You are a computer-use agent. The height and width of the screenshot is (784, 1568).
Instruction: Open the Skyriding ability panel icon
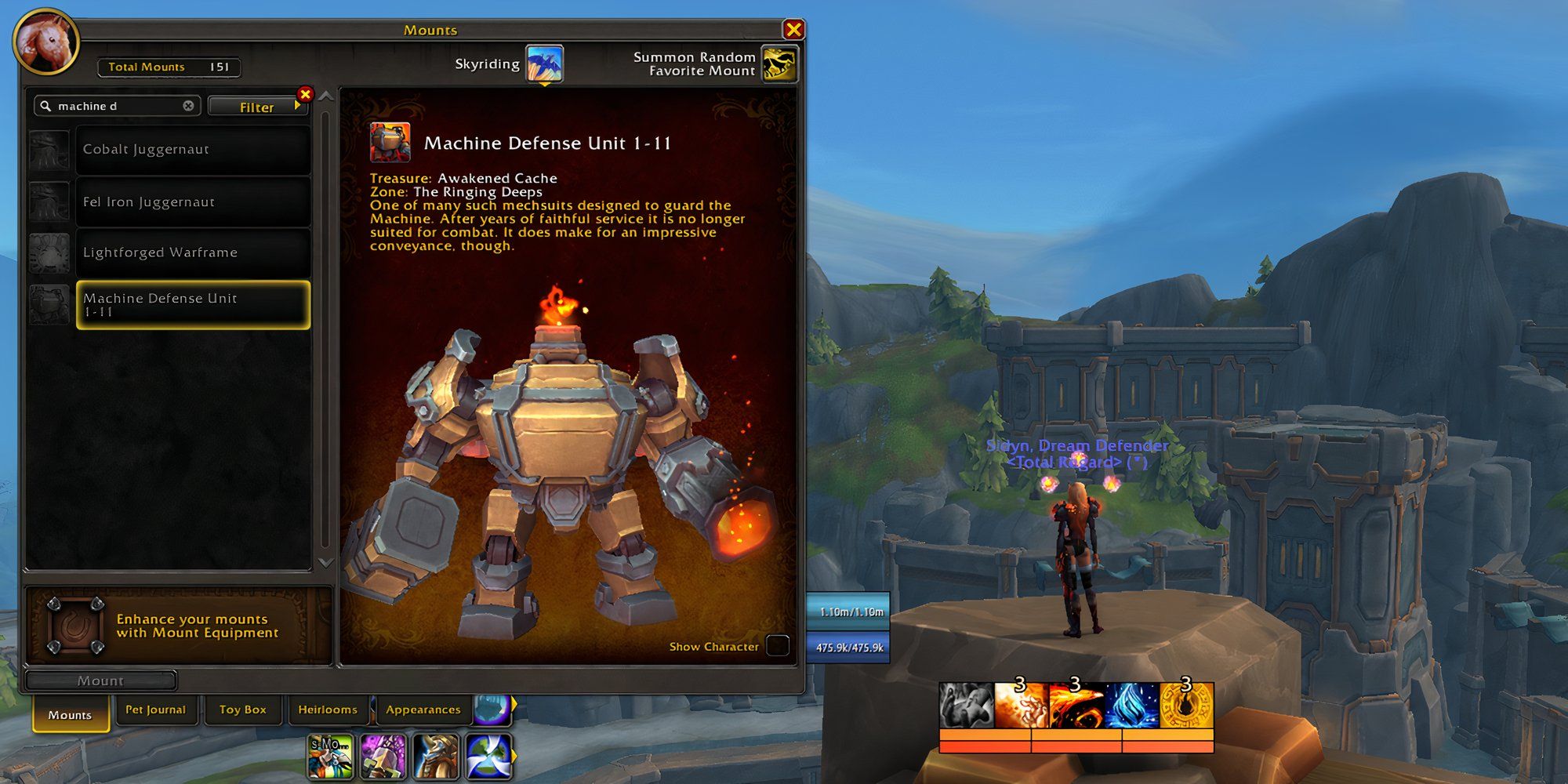tap(546, 64)
